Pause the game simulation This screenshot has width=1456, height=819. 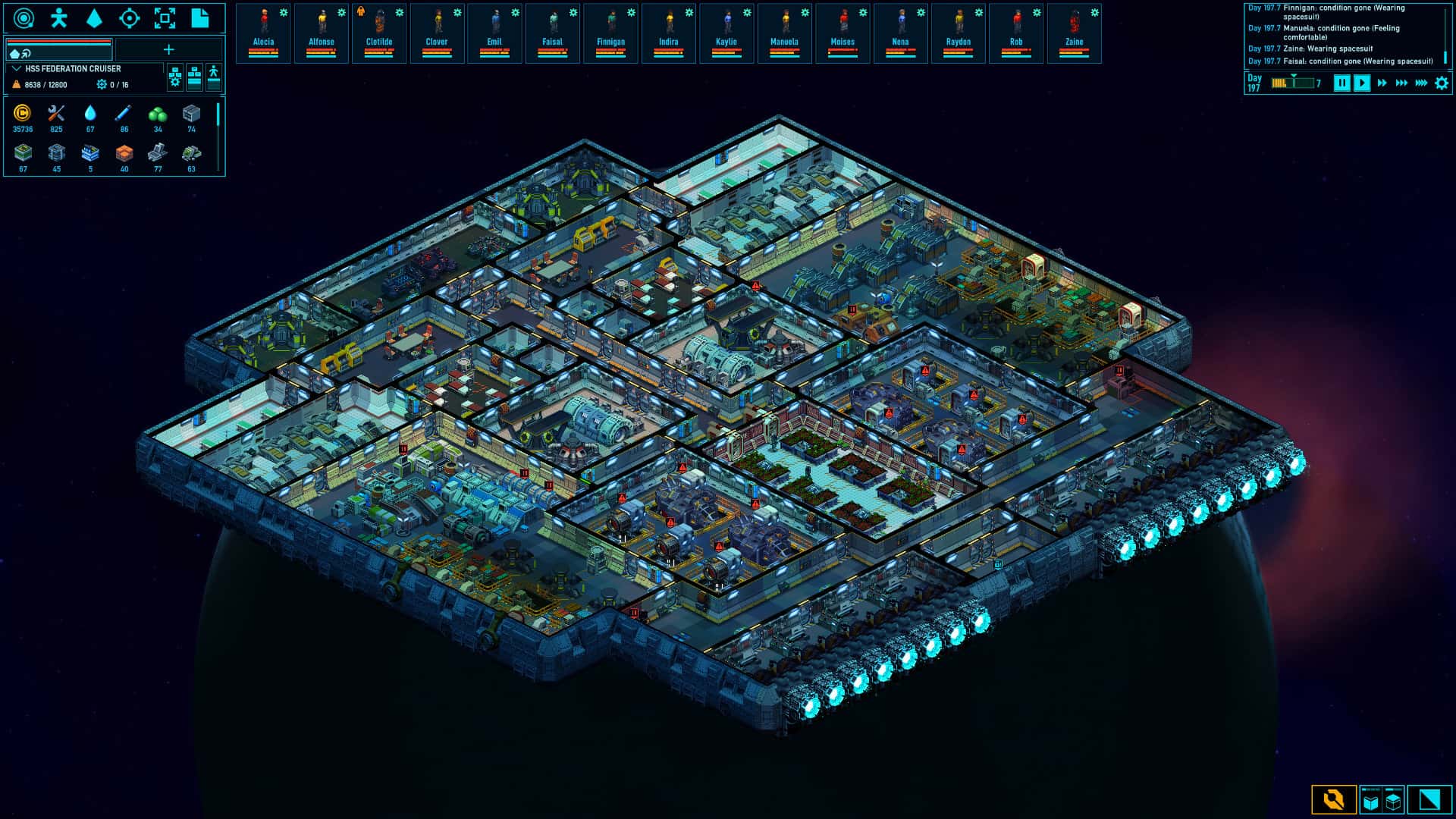(x=1341, y=83)
